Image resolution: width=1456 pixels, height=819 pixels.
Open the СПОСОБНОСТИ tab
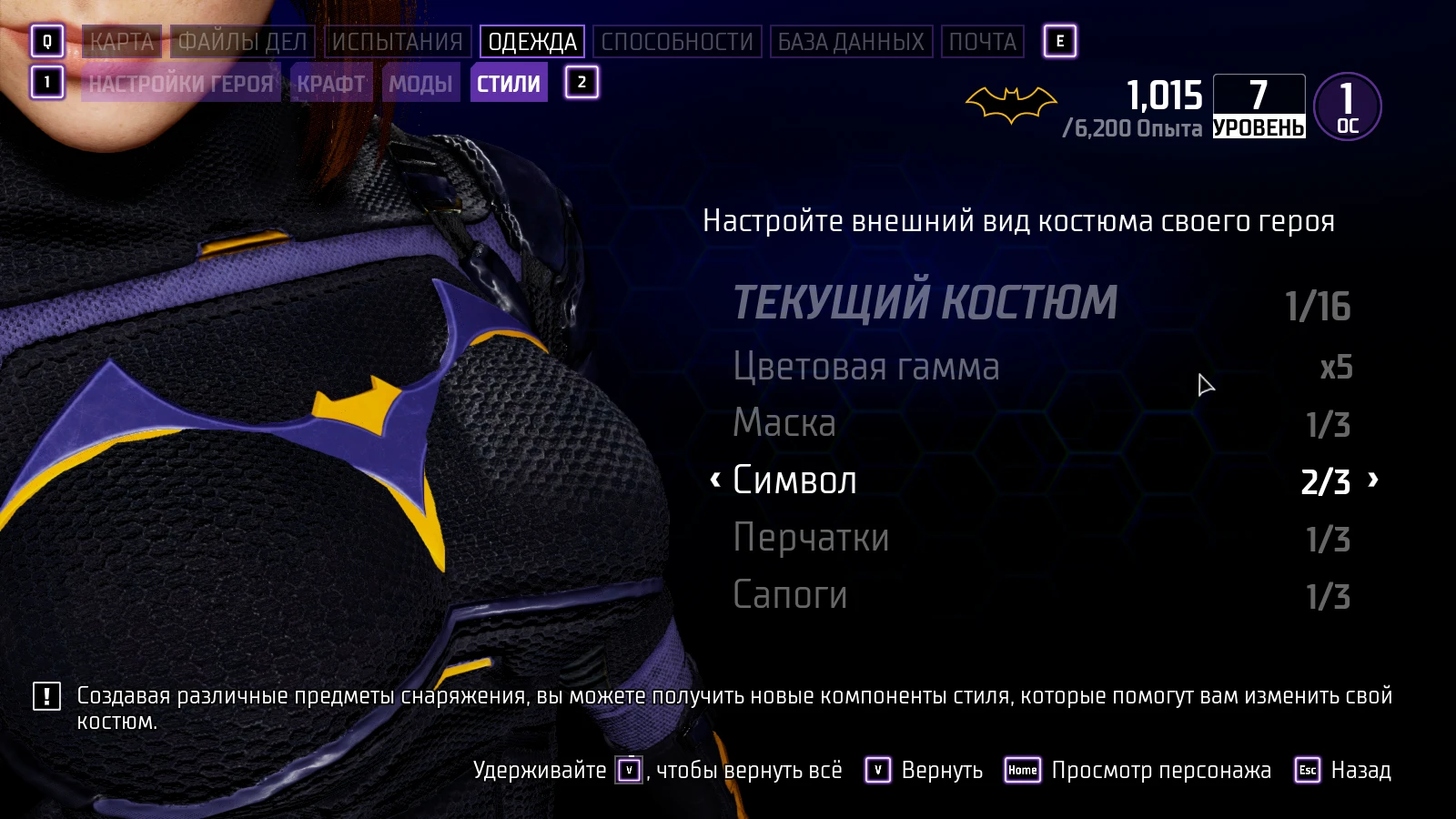coord(677,41)
